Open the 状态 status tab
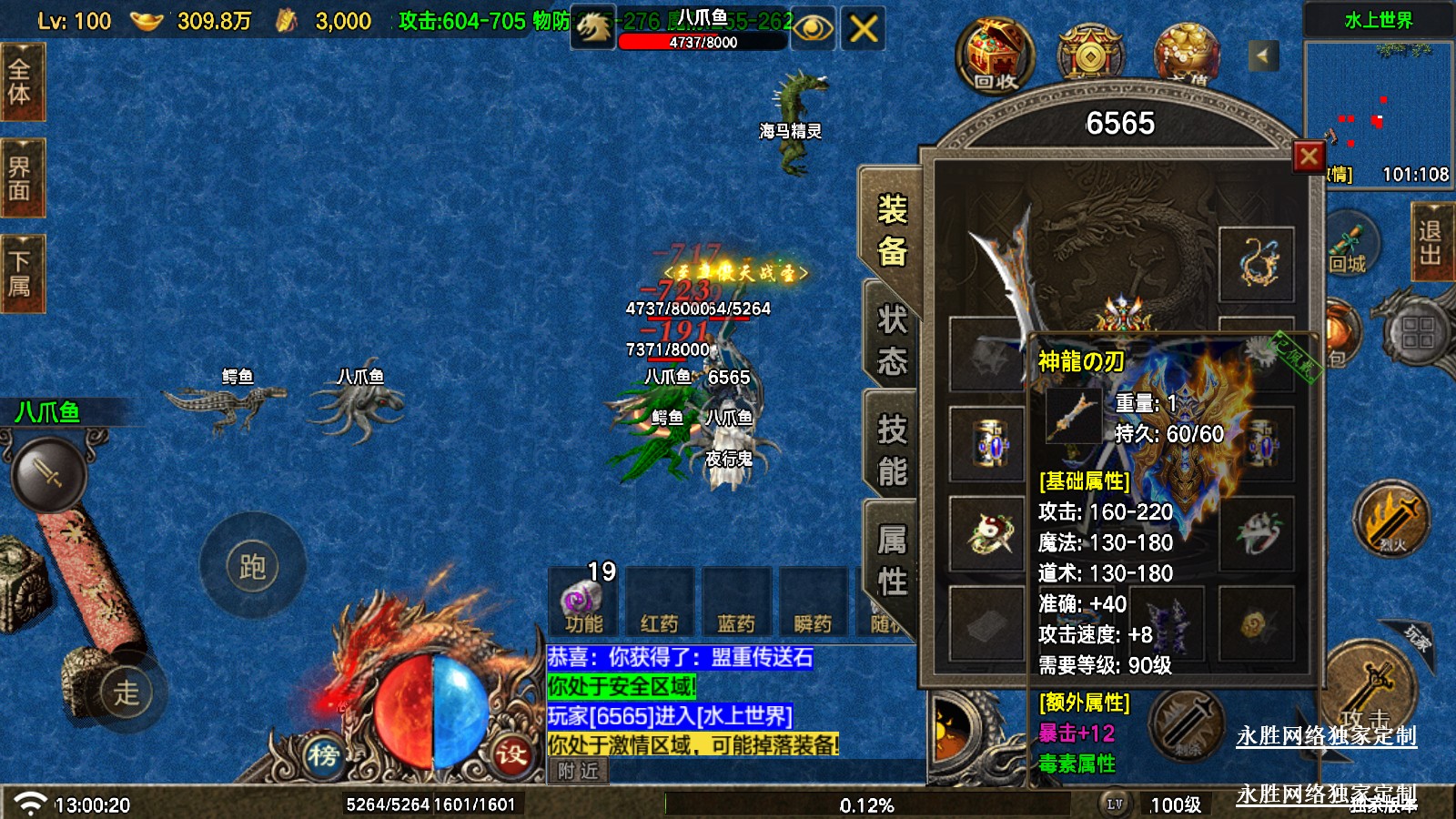This screenshot has height=819, width=1456. 892,341
